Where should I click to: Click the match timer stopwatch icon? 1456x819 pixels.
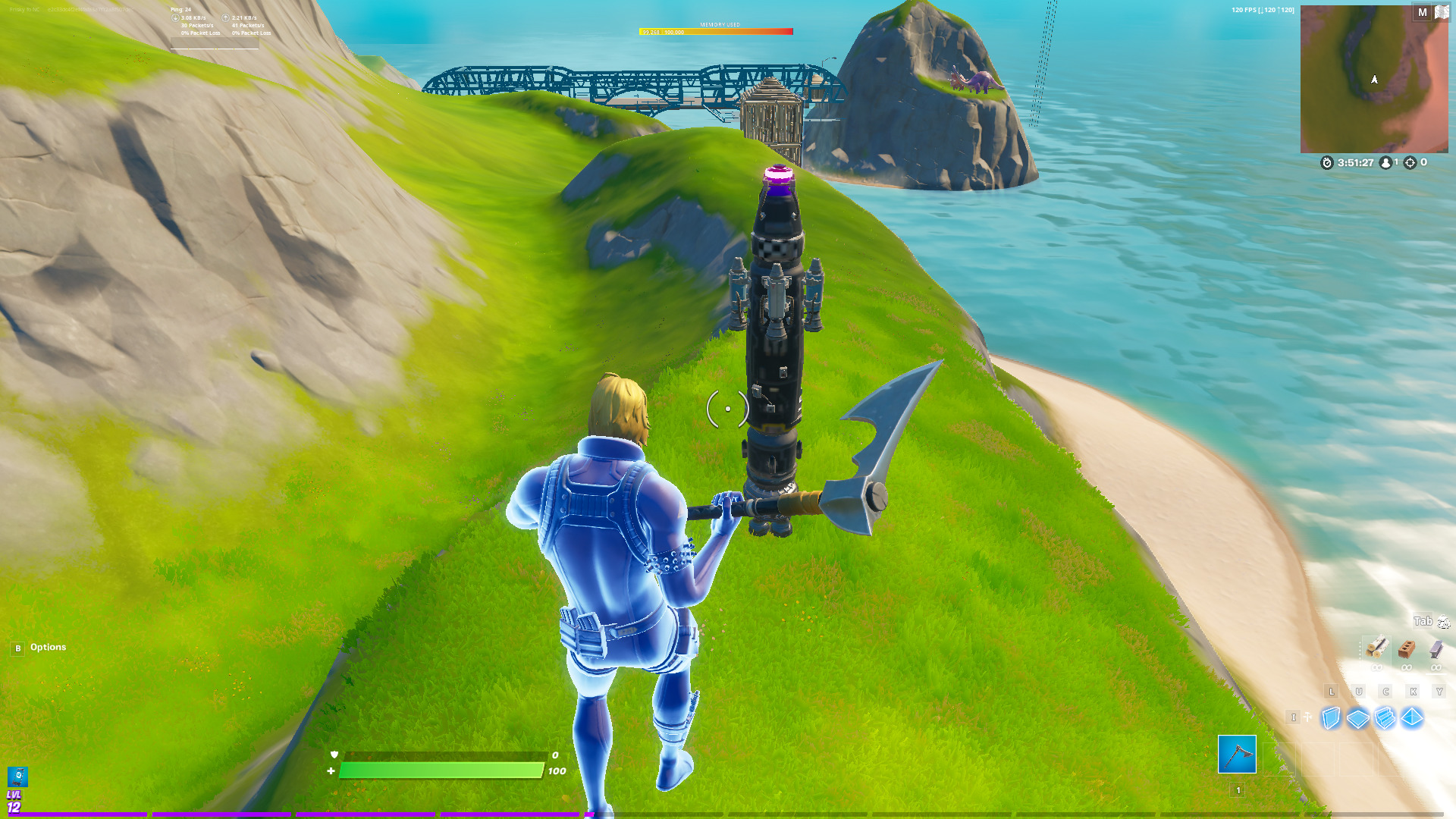point(1326,162)
